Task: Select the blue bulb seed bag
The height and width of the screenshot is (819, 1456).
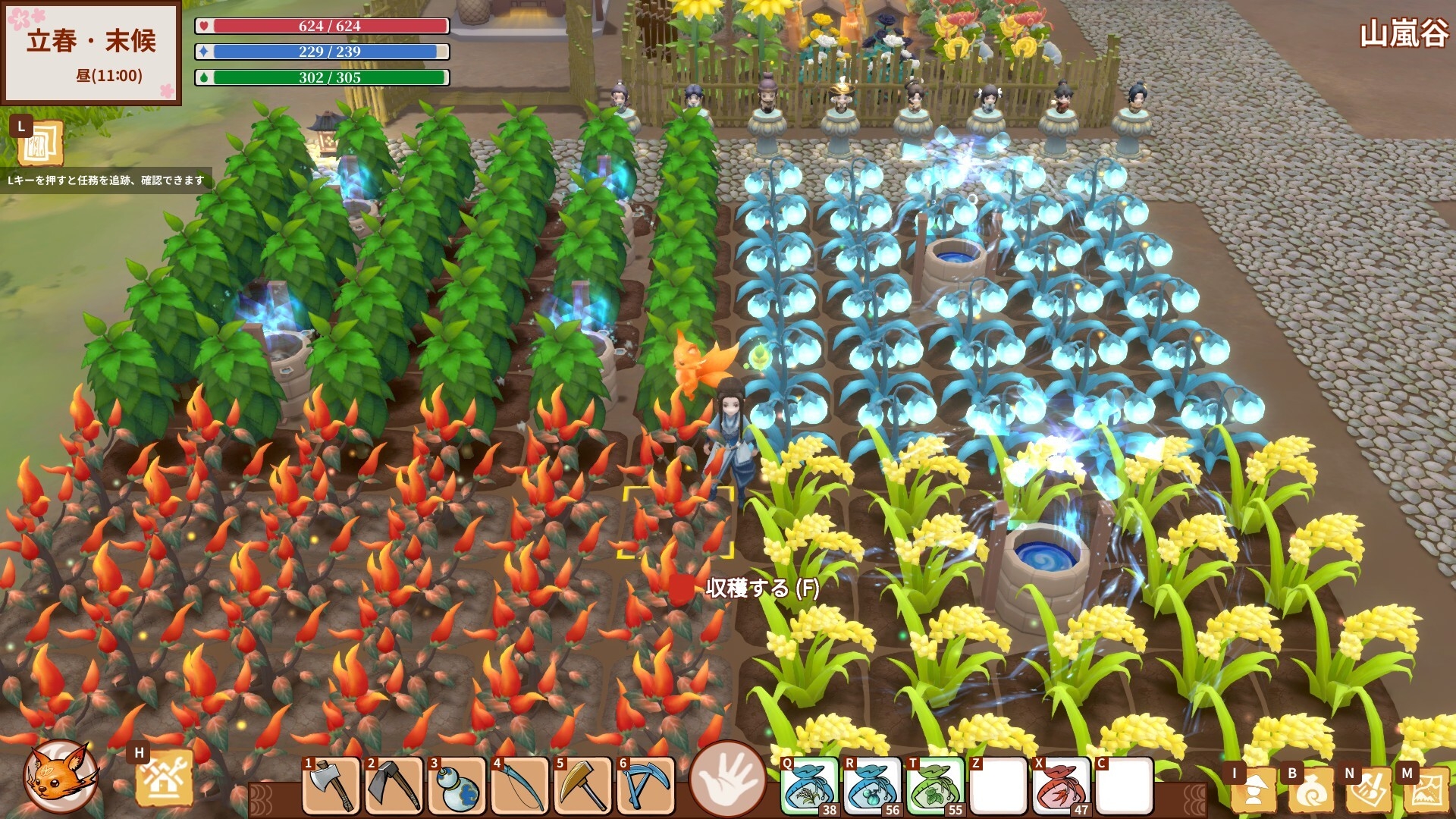Action: click(872, 786)
